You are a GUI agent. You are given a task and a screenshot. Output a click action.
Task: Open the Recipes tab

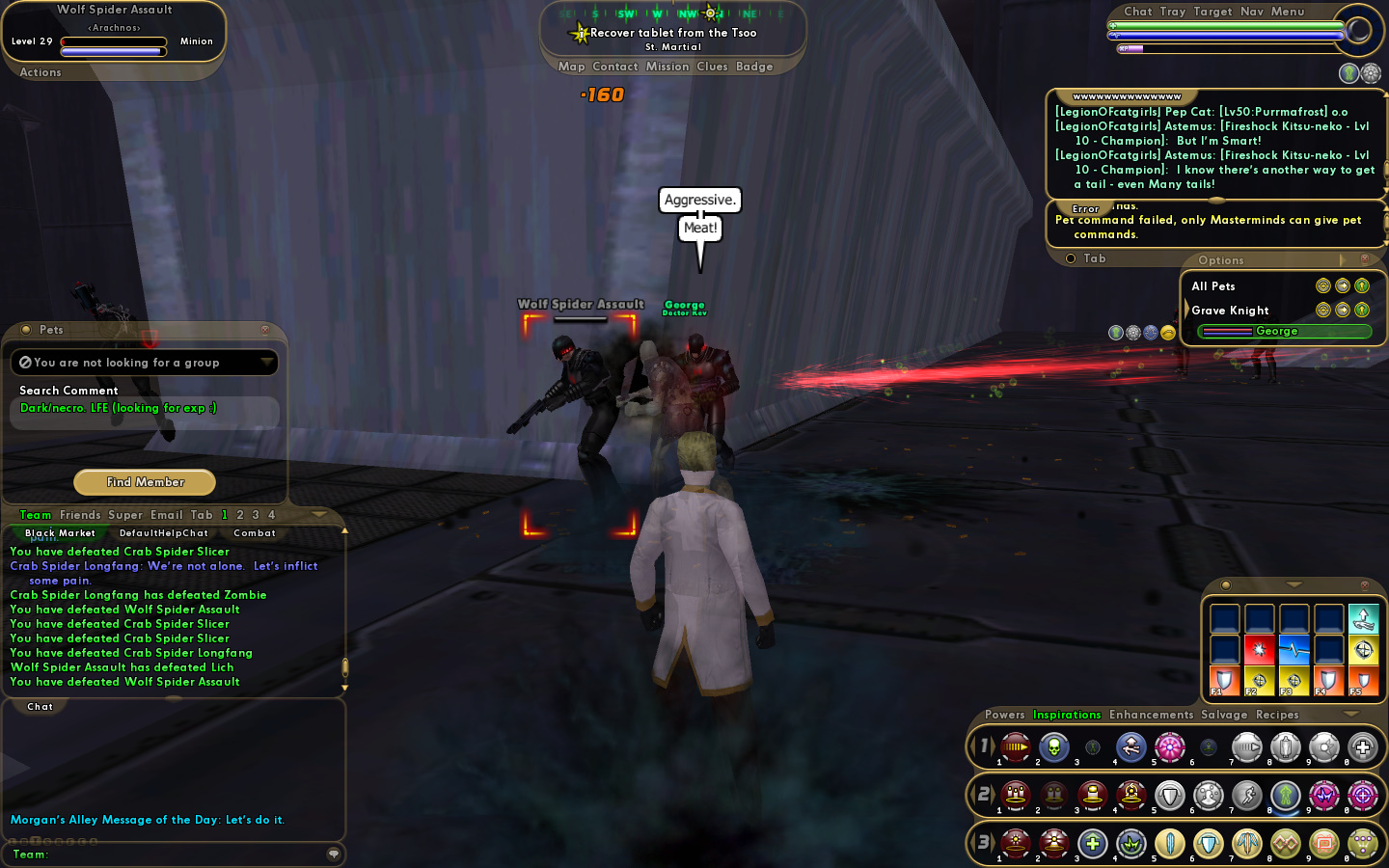tap(1277, 715)
